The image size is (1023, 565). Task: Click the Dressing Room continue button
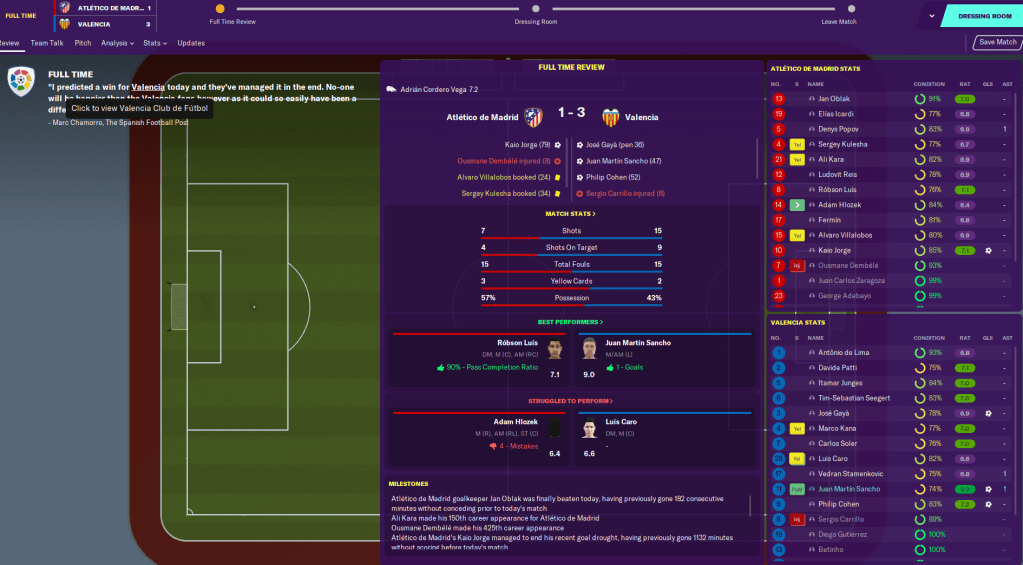pos(984,16)
